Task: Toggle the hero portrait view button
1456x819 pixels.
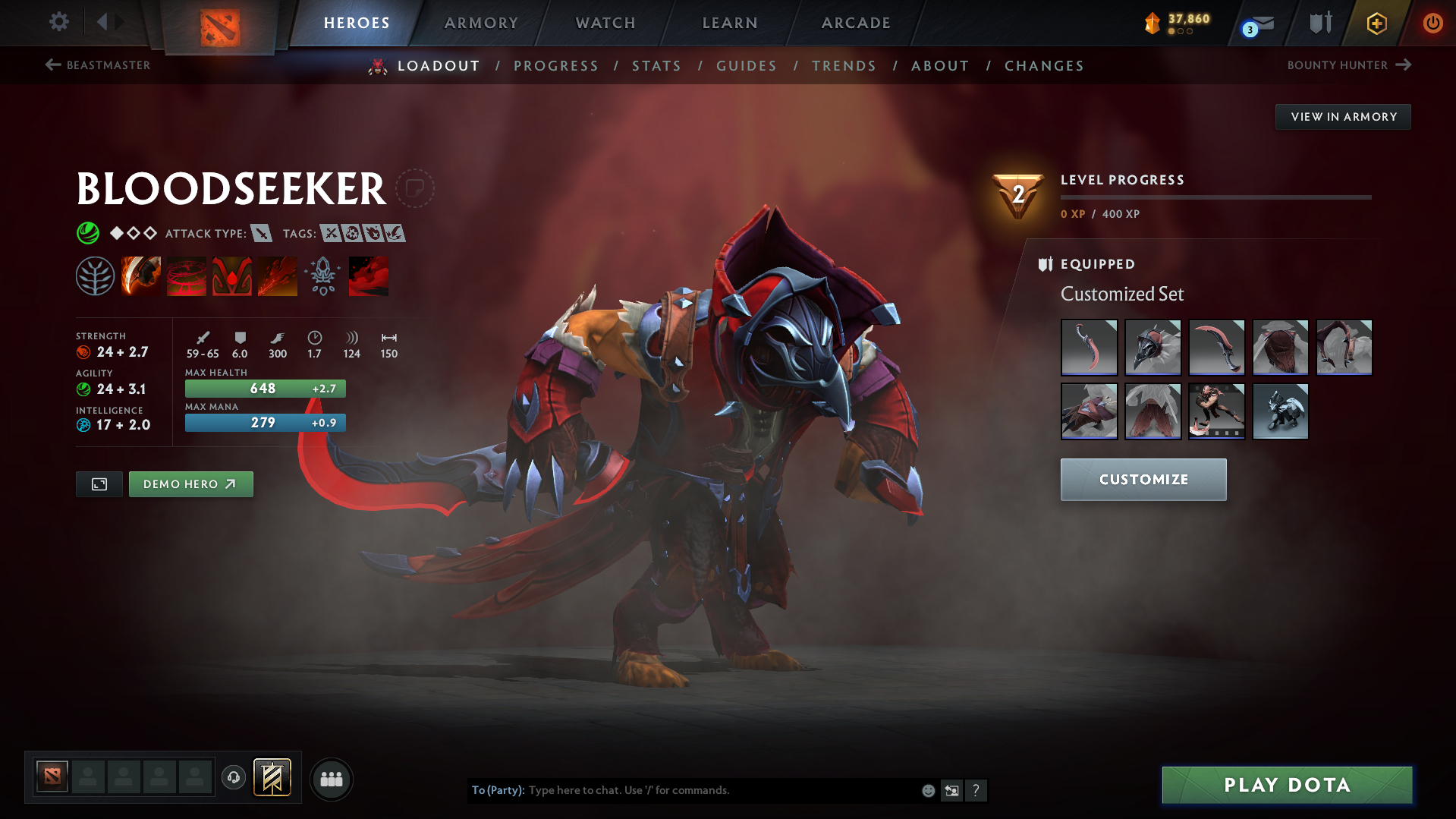Action: click(98, 484)
